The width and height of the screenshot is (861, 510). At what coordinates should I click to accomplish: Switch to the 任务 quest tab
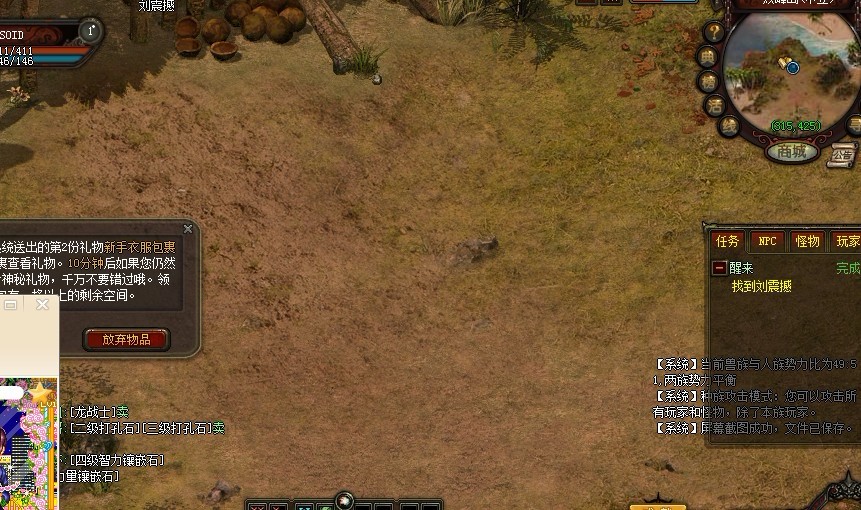point(727,241)
